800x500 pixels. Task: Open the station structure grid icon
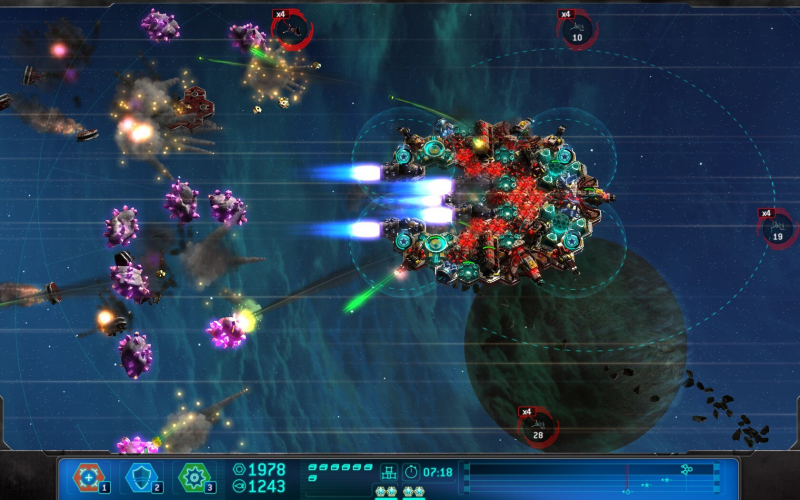point(388,471)
